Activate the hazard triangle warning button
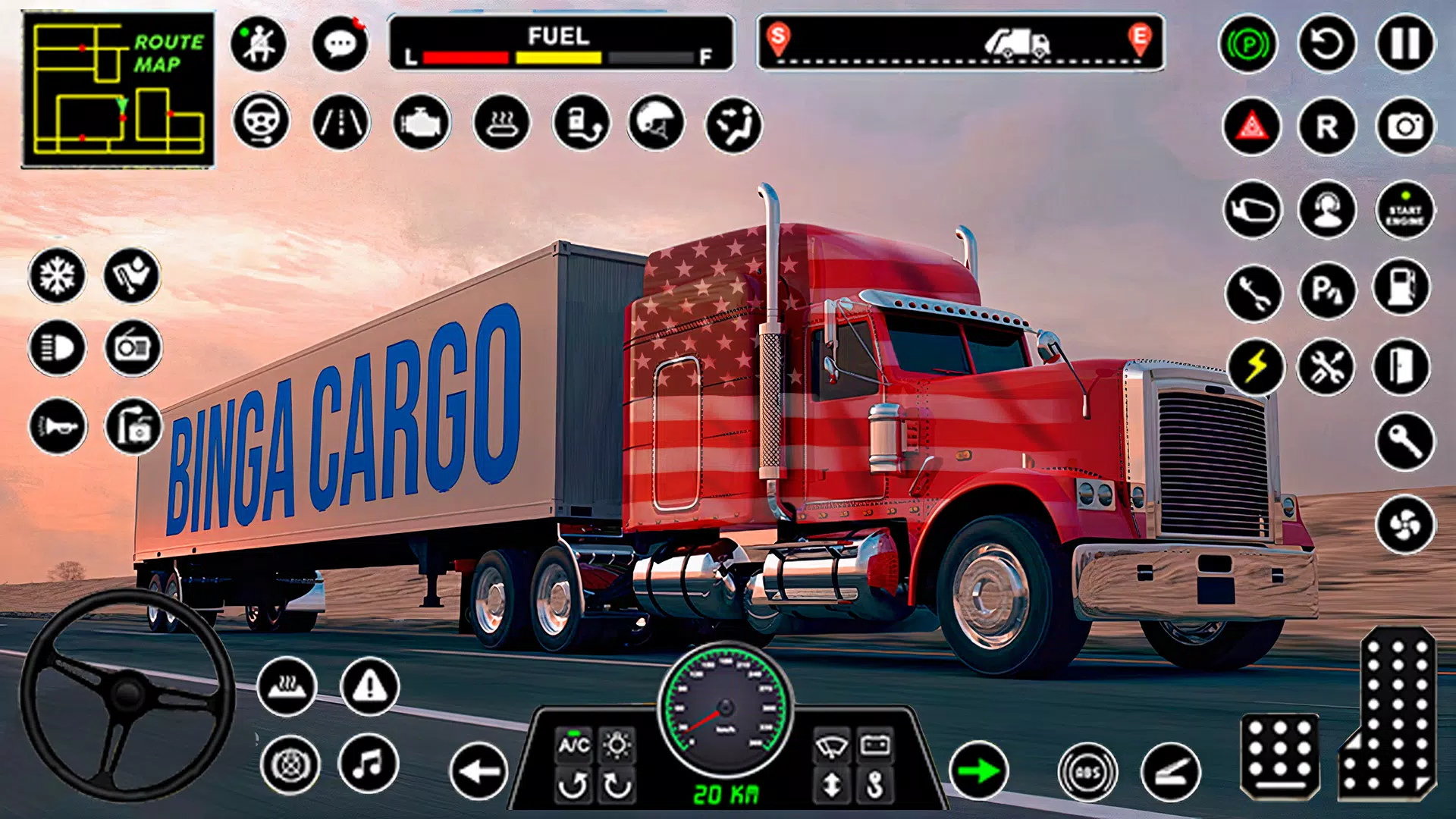Image resolution: width=1456 pixels, height=819 pixels. click(1252, 126)
